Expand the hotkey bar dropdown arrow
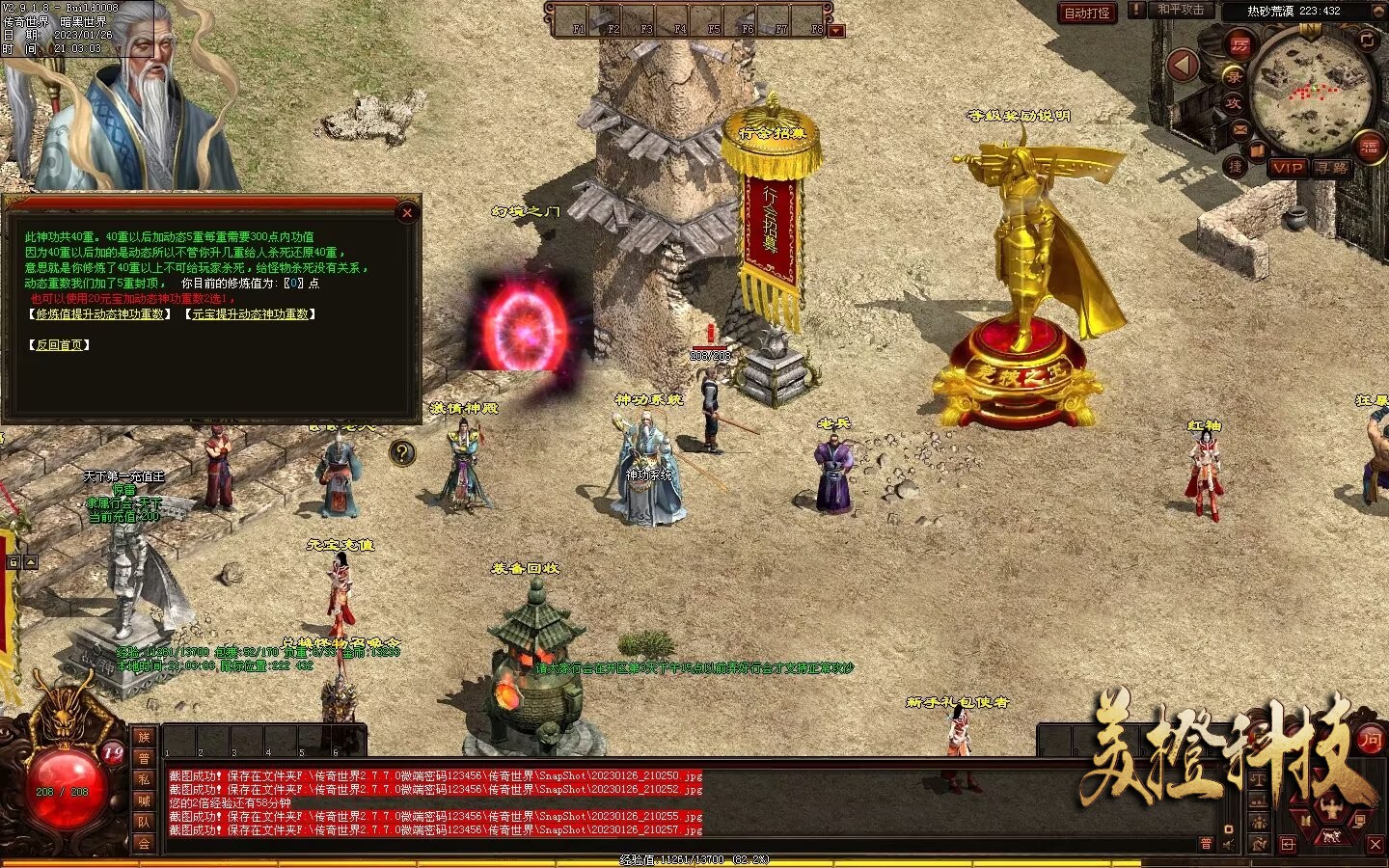This screenshot has width=1389, height=868. click(836, 31)
